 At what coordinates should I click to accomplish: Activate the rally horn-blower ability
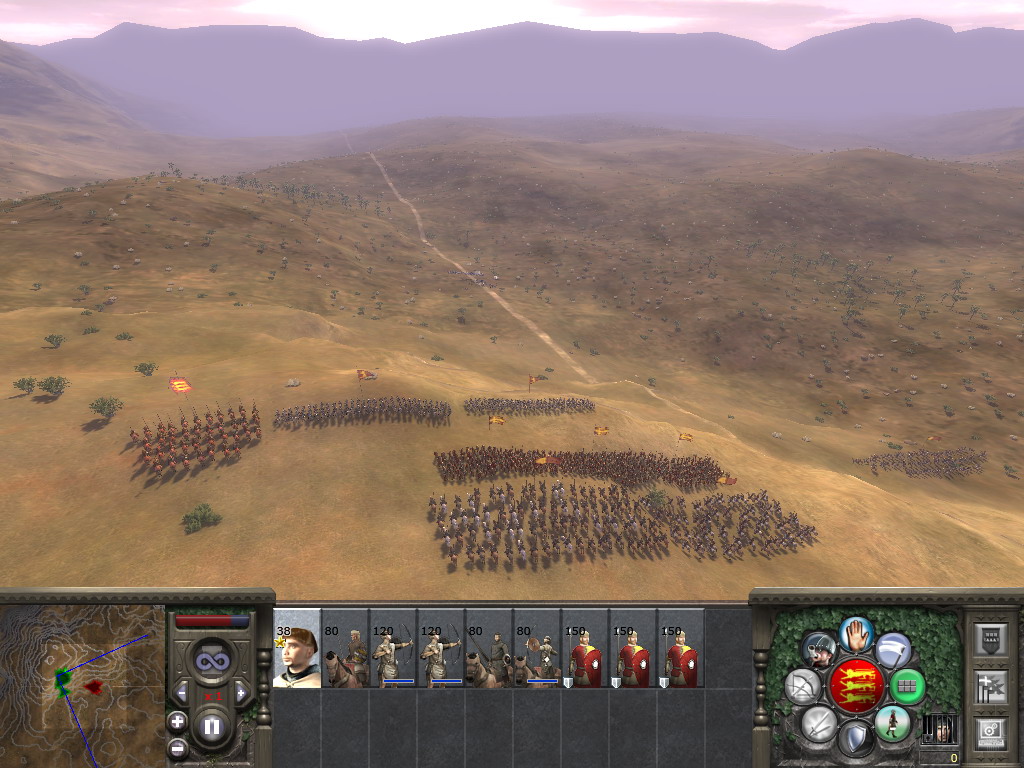[x=820, y=649]
